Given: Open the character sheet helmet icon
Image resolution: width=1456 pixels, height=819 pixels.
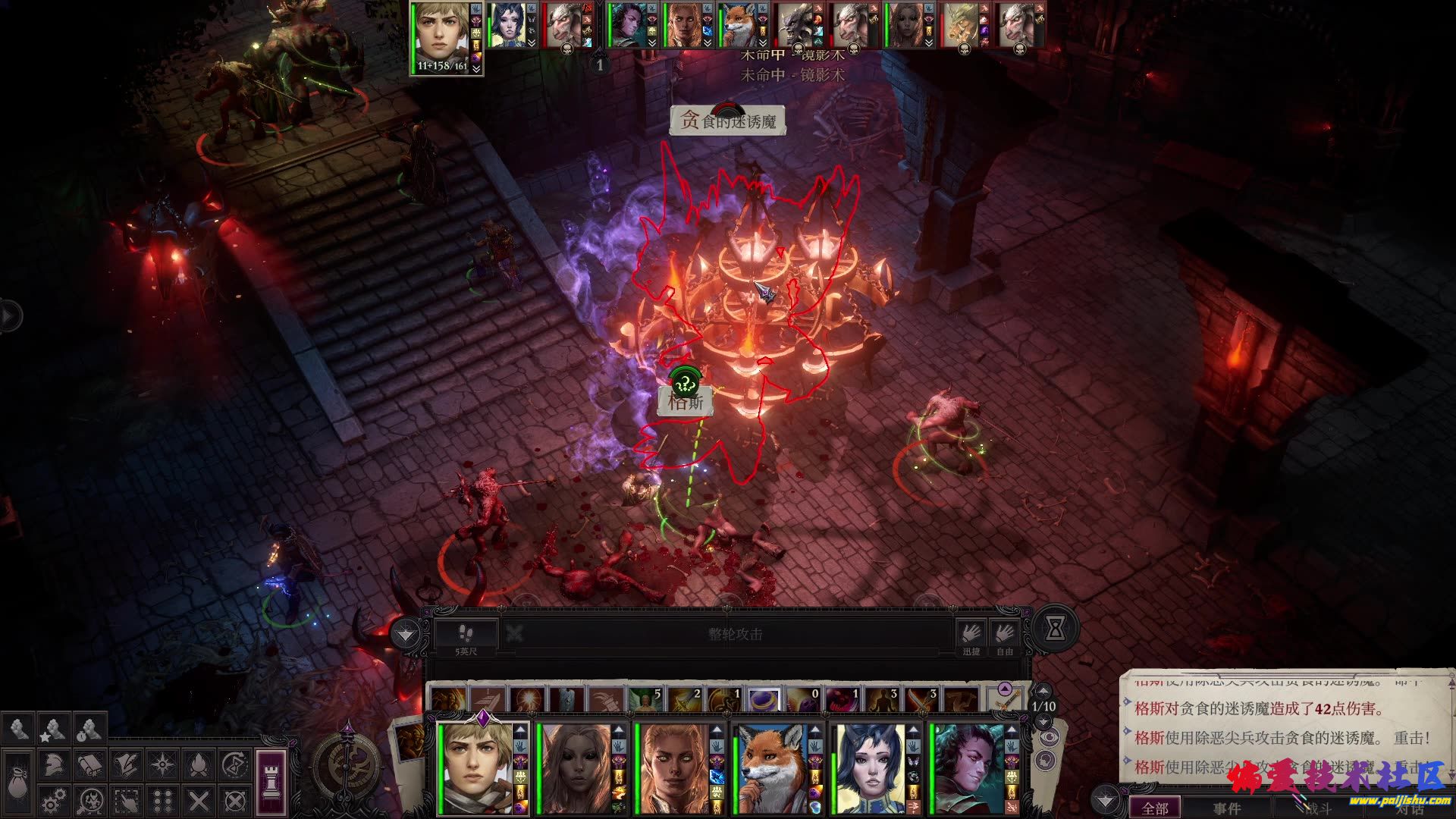Looking at the screenshot, I should (x=53, y=764).
